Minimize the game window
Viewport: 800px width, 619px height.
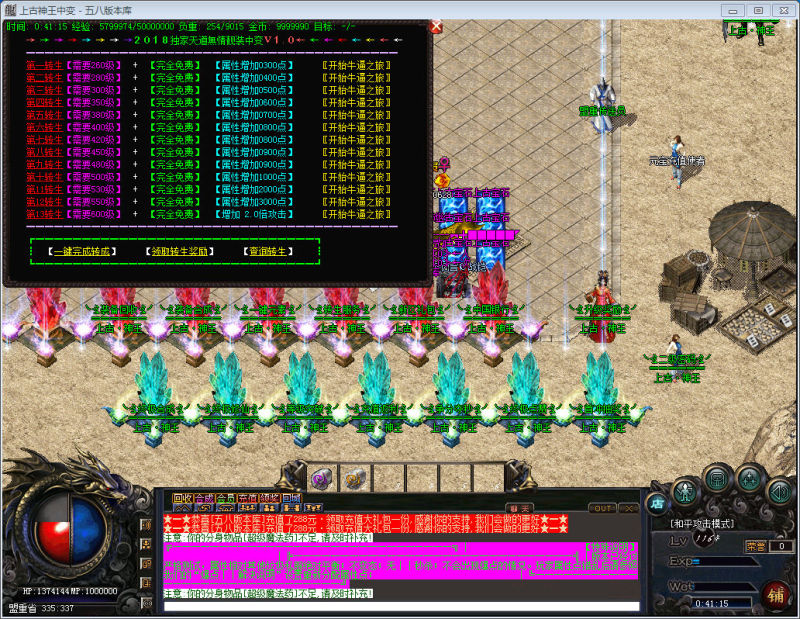click(733, 10)
